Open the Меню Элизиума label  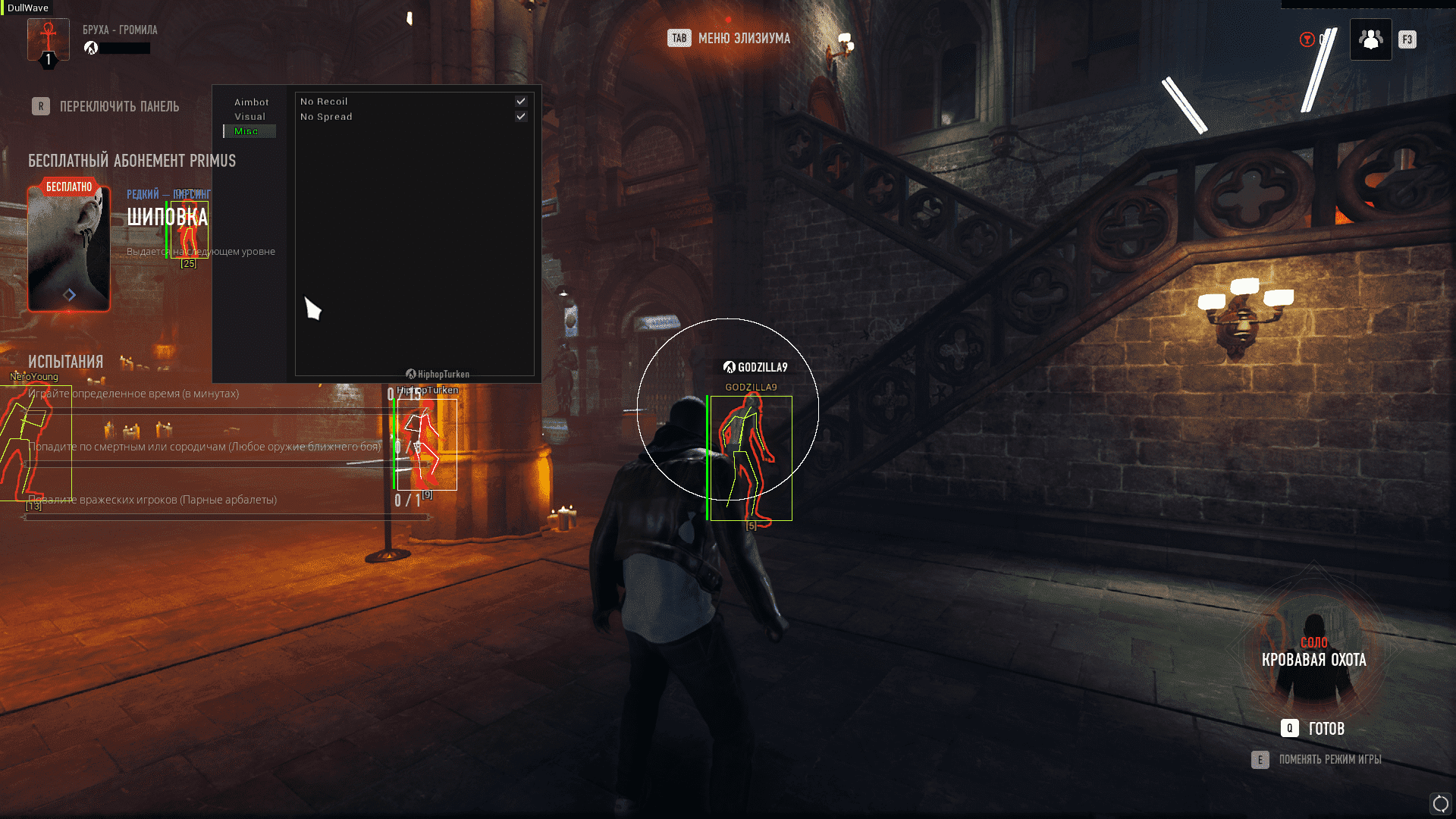[x=743, y=39]
